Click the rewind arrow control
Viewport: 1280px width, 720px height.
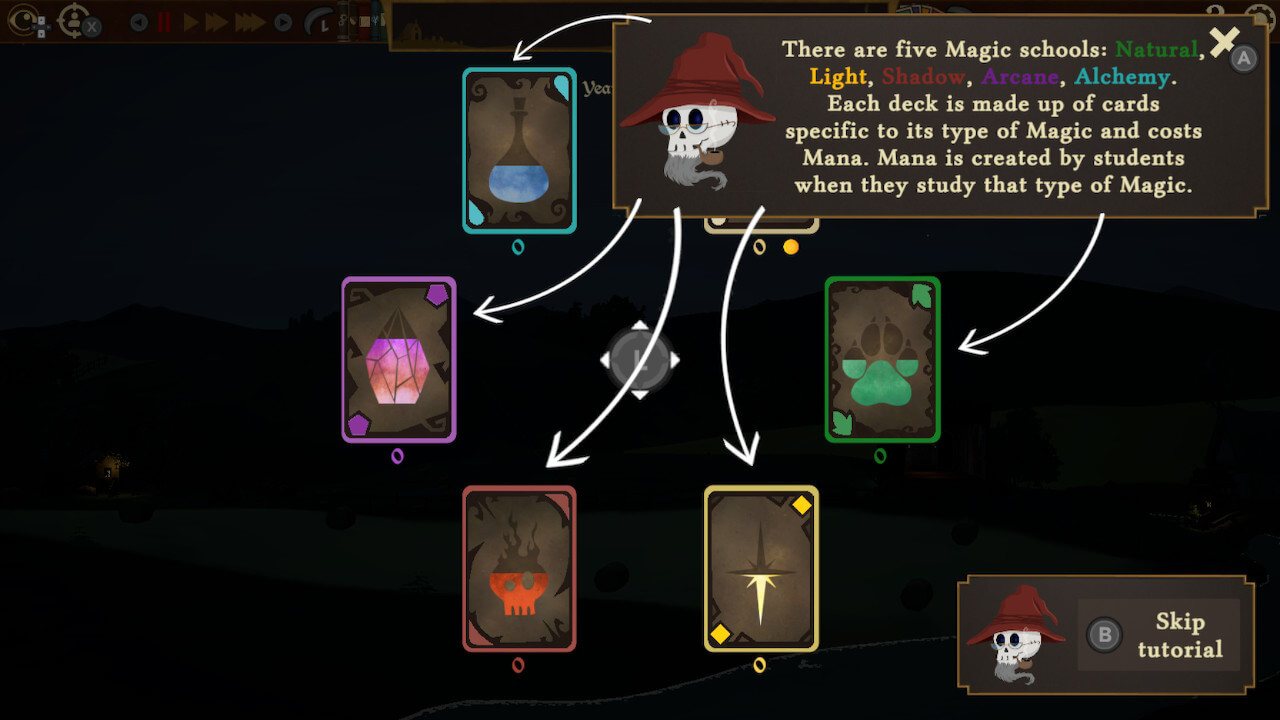point(137,21)
